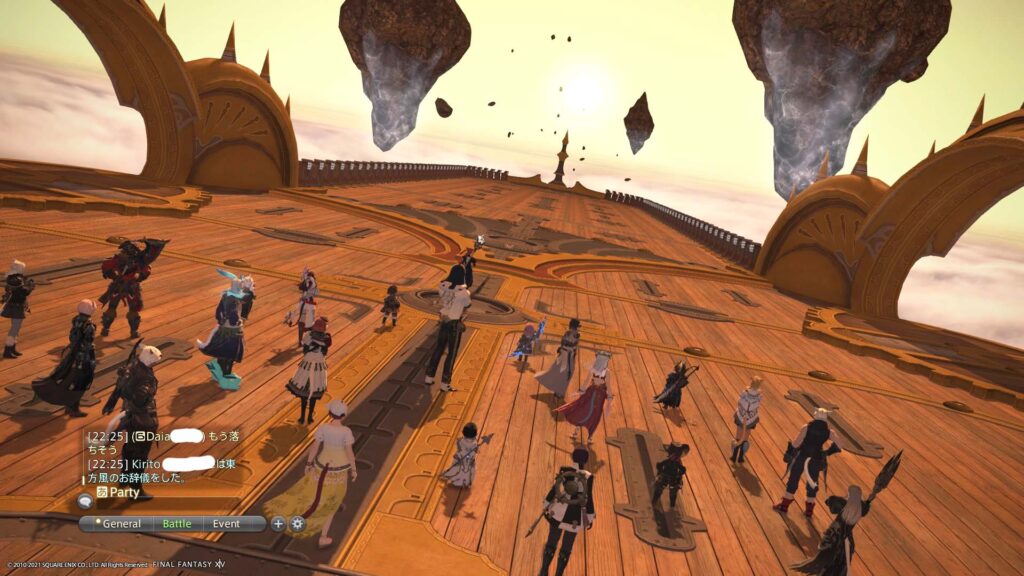Open chat log settings gear
This screenshot has width=1024, height=576.
click(x=297, y=523)
